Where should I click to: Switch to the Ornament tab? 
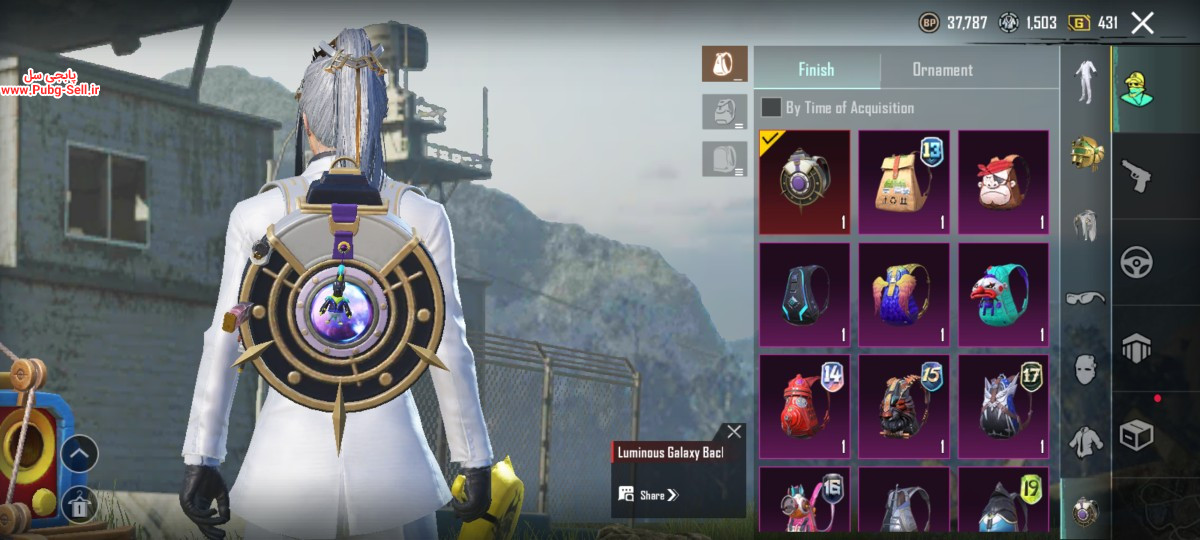click(942, 70)
